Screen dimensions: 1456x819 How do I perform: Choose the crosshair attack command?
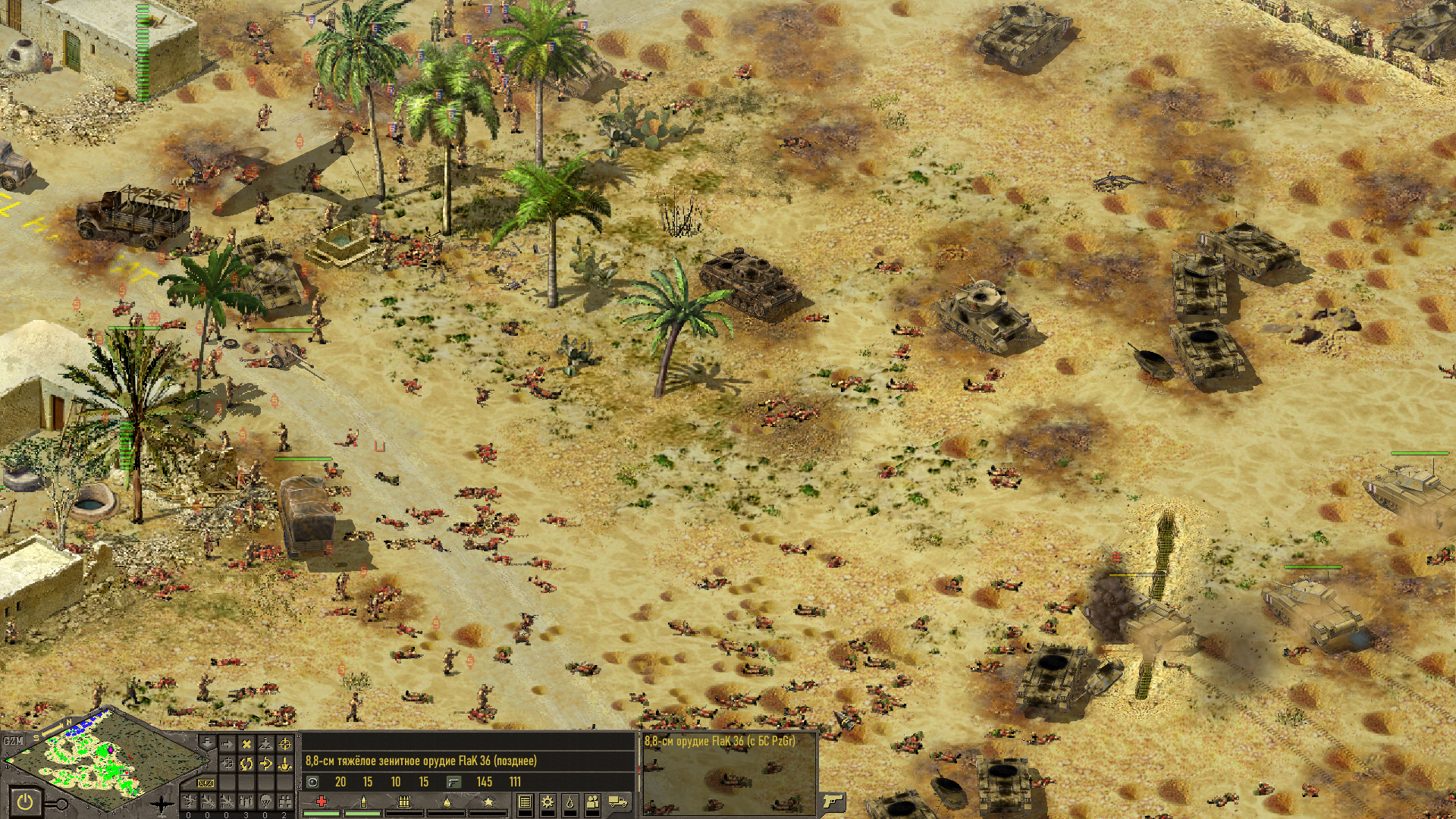284,745
